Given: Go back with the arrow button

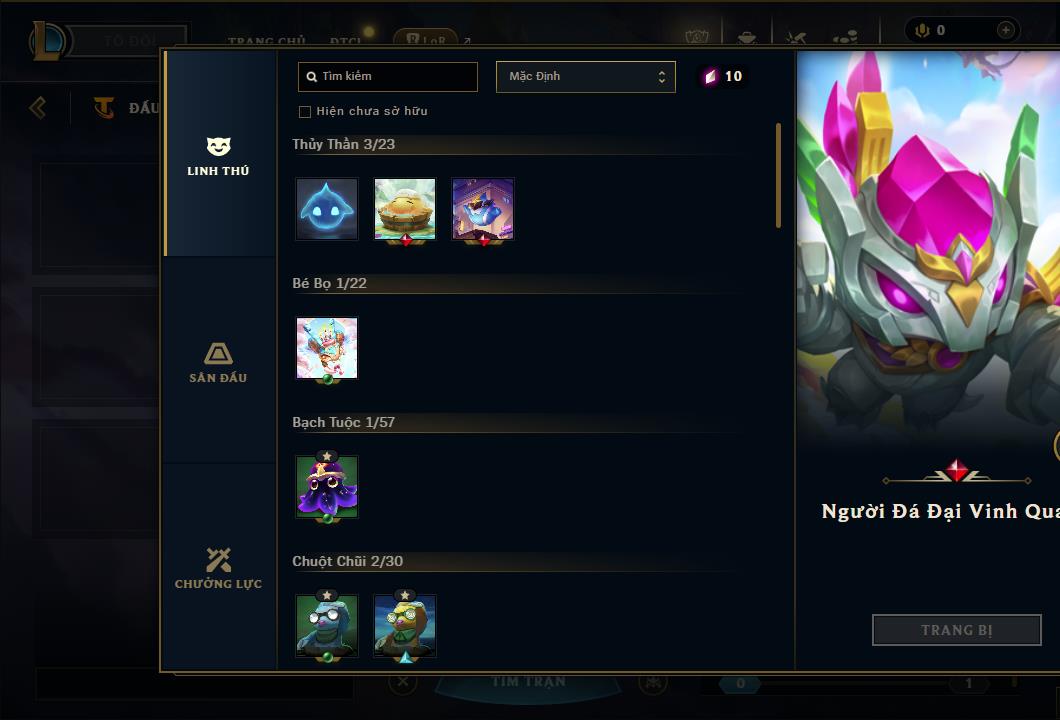Looking at the screenshot, I should pyautogui.click(x=38, y=107).
